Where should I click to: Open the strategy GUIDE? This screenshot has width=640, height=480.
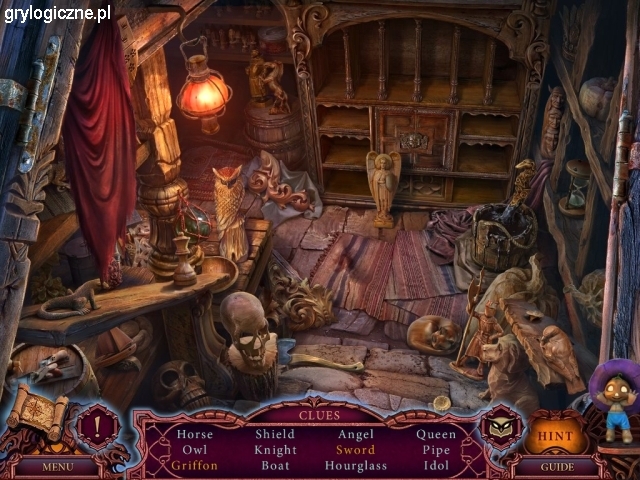click(x=556, y=466)
